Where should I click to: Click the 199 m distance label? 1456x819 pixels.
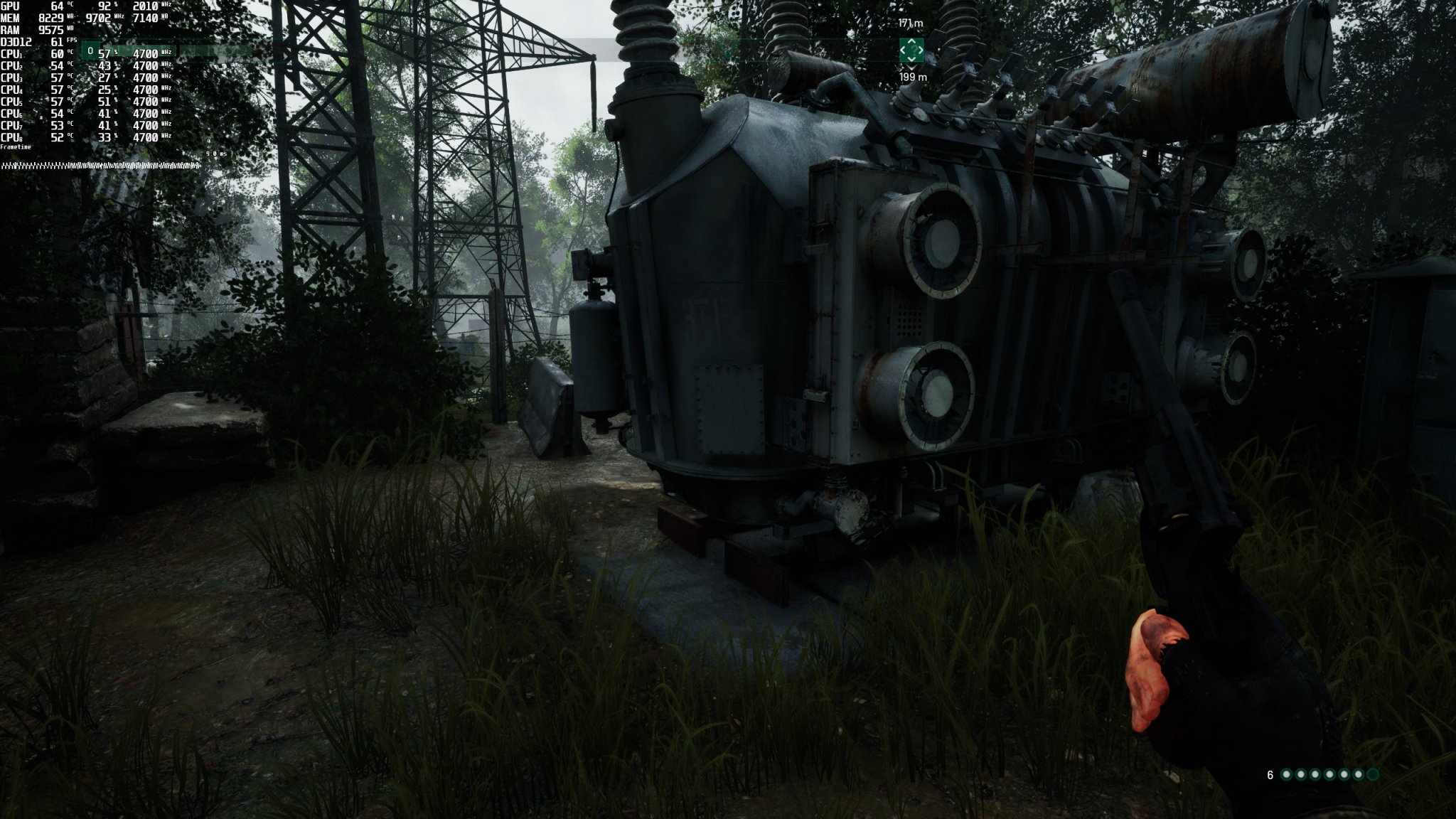click(x=913, y=76)
